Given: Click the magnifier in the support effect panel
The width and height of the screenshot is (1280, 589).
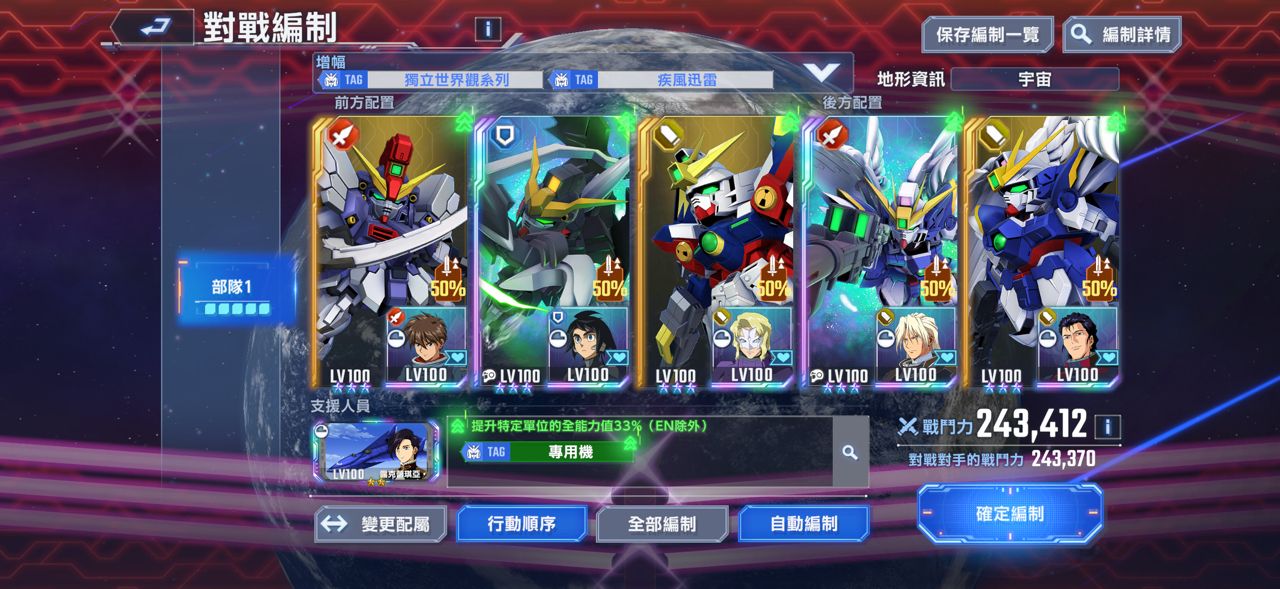Looking at the screenshot, I should [x=849, y=453].
